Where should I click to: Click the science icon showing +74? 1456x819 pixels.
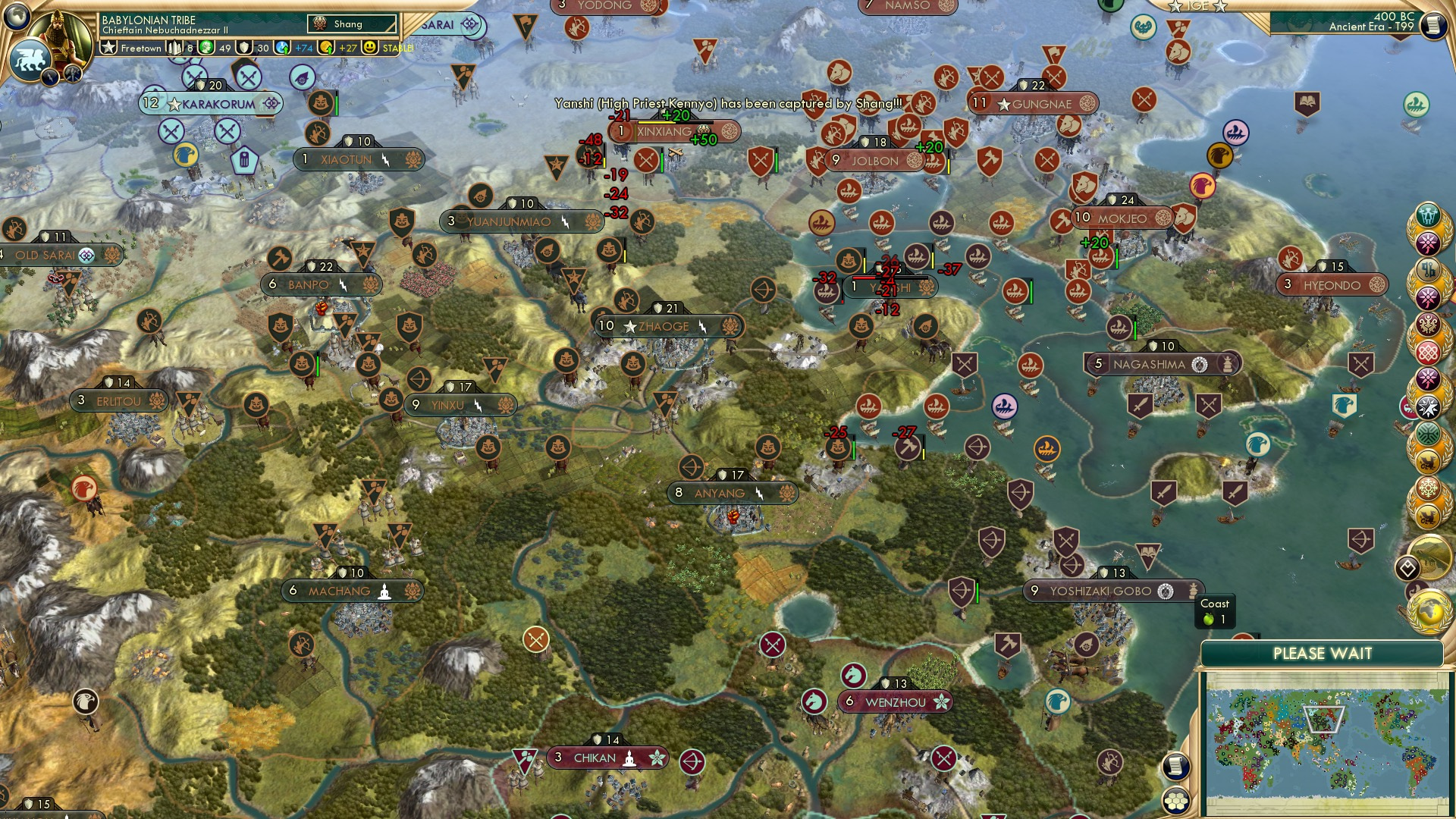(x=282, y=48)
